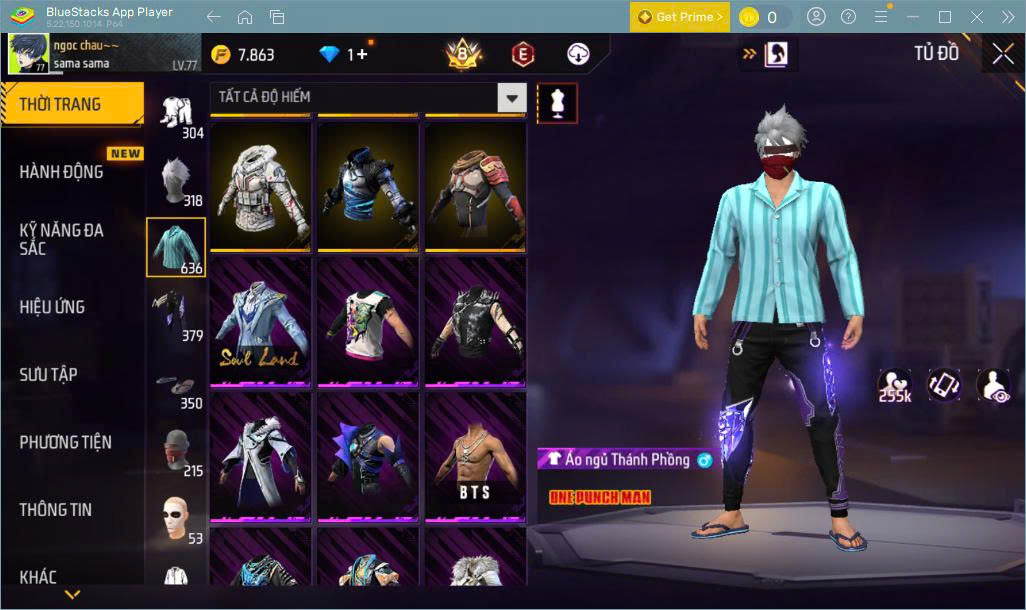
Task: Click the BlueStacks Get Prime button
Action: [x=679, y=17]
